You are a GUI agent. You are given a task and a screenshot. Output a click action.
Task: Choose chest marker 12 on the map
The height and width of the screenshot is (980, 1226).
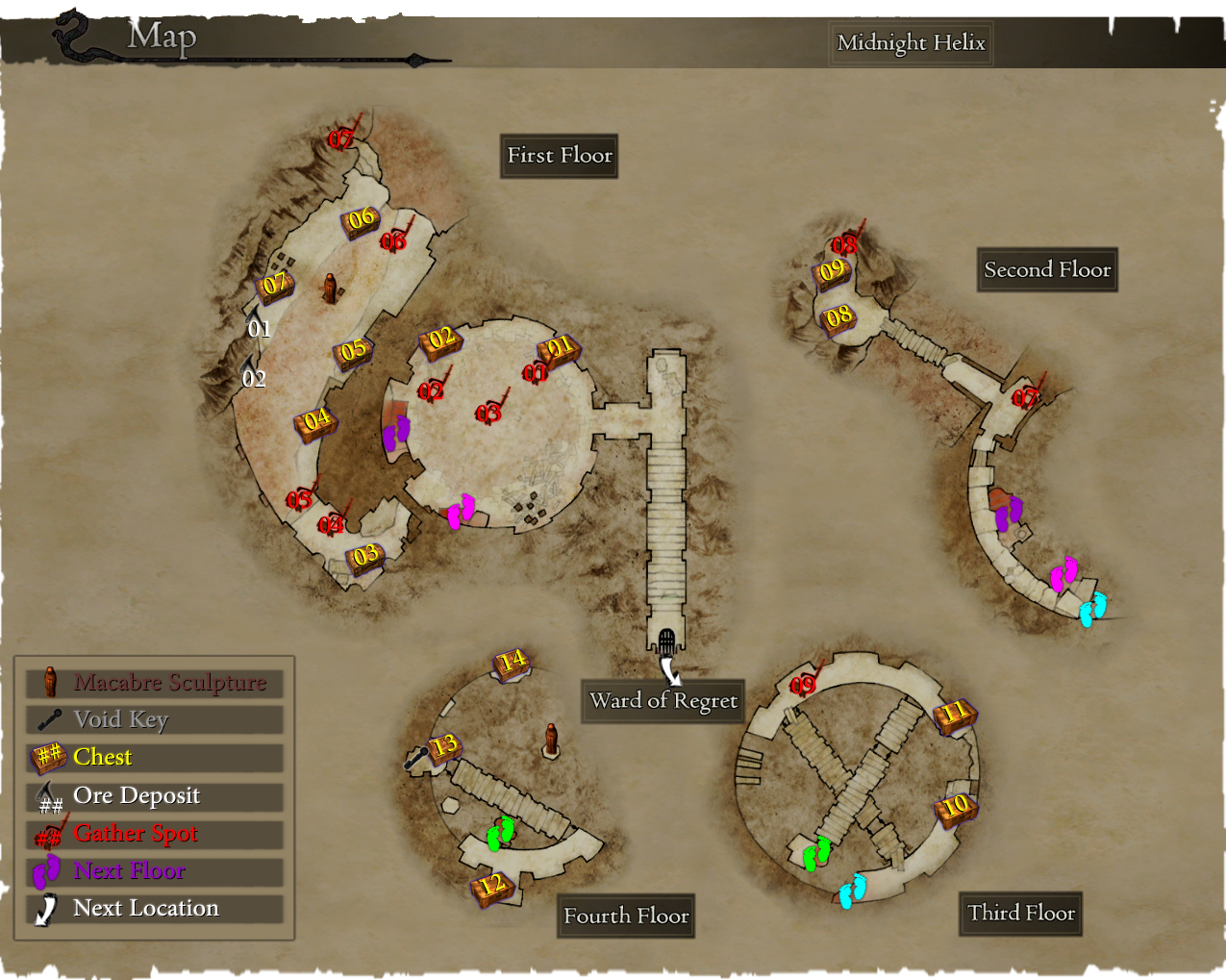pos(491,886)
